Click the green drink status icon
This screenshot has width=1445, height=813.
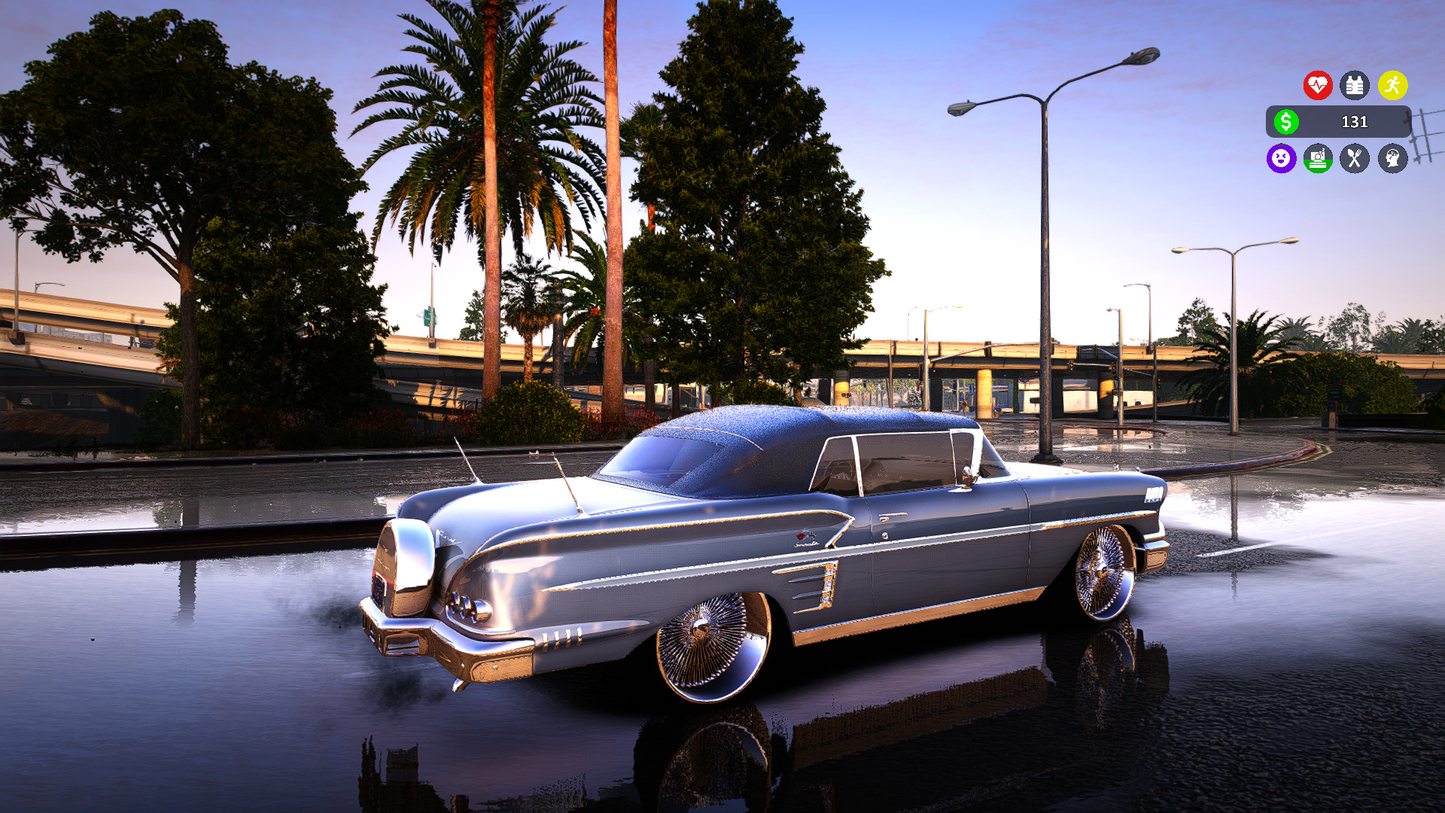coord(1318,157)
